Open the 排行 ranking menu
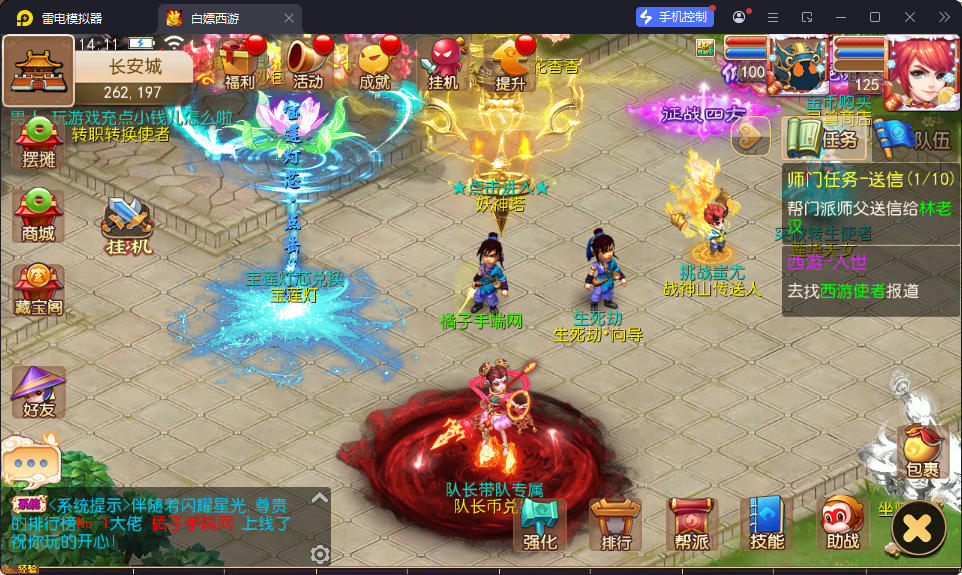The height and width of the screenshot is (575, 962). 616,524
